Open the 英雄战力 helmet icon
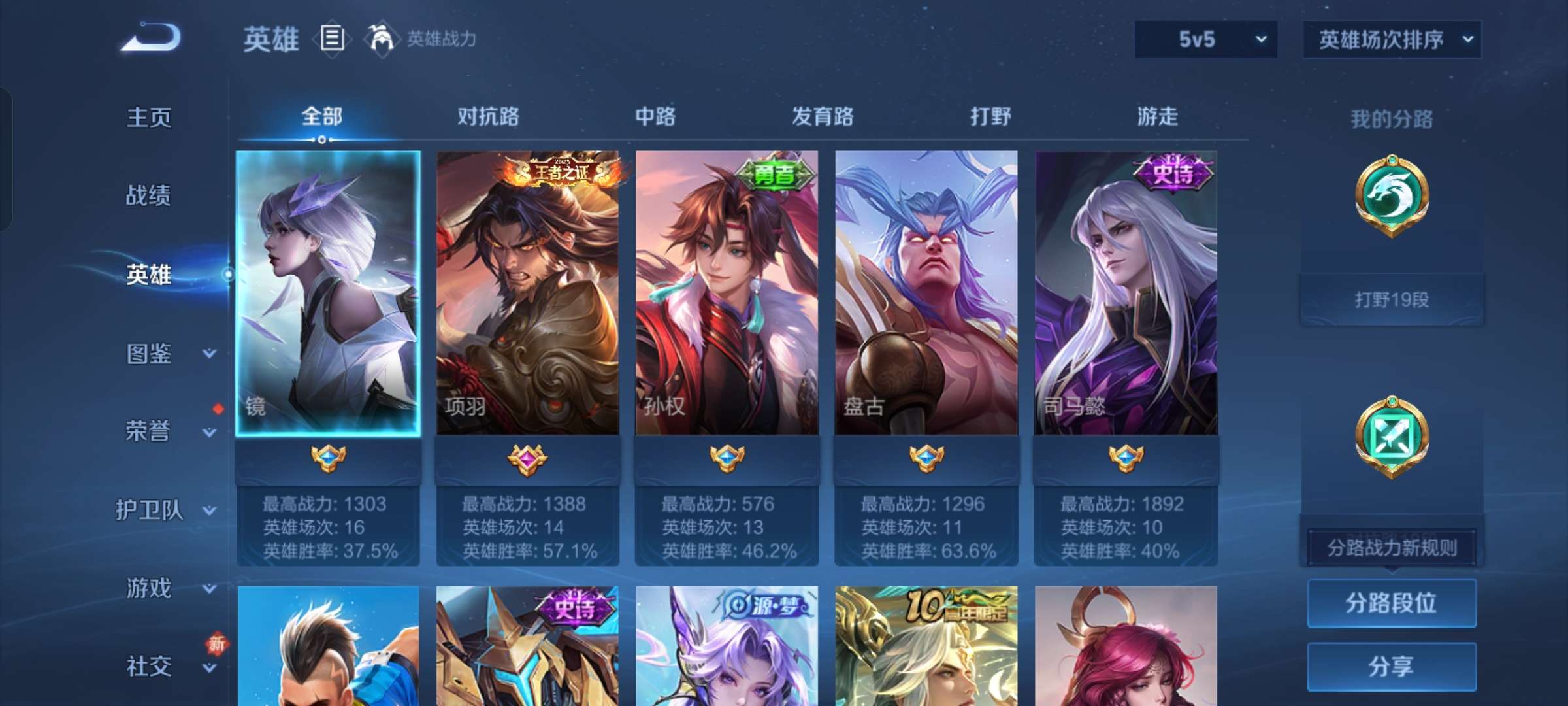The width and height of the screenshot is (1568, 706). [x=378, y=37]
